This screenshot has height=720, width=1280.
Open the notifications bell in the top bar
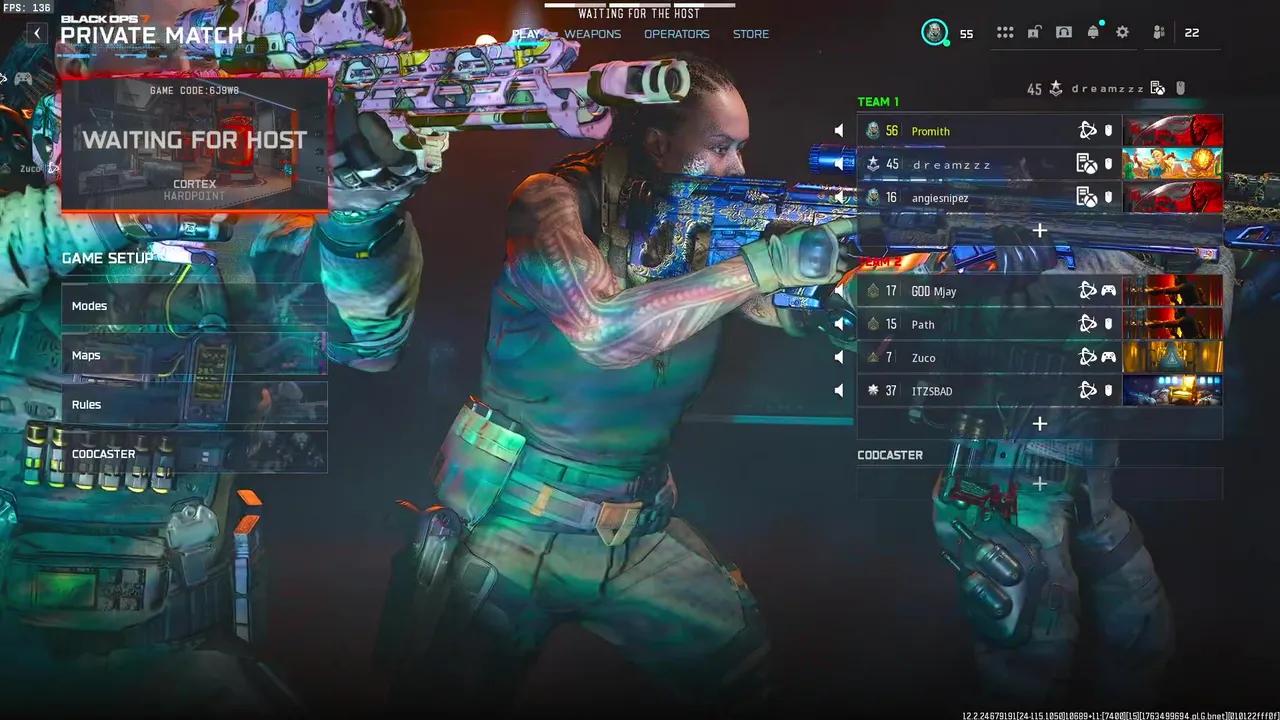tap(1092, 31)
